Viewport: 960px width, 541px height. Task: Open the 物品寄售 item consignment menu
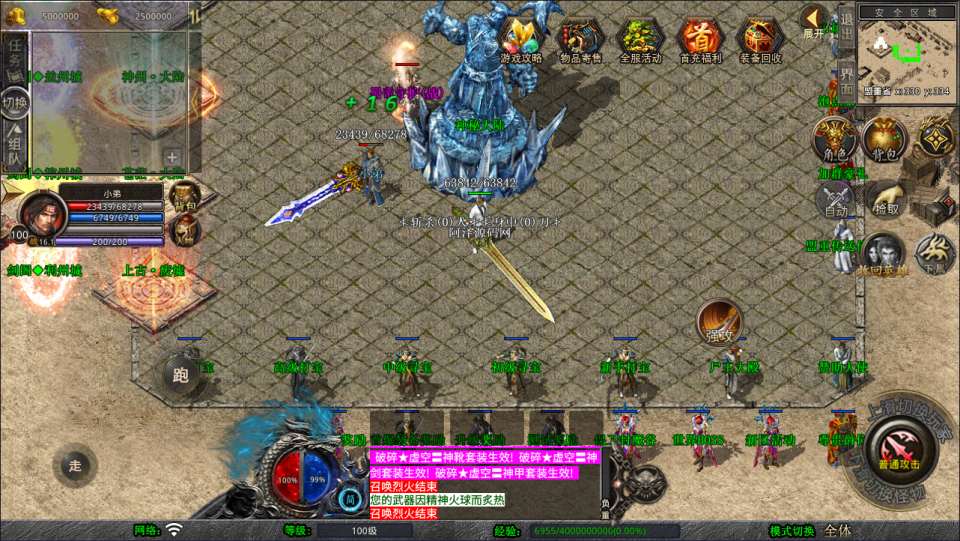click(581, 39)
